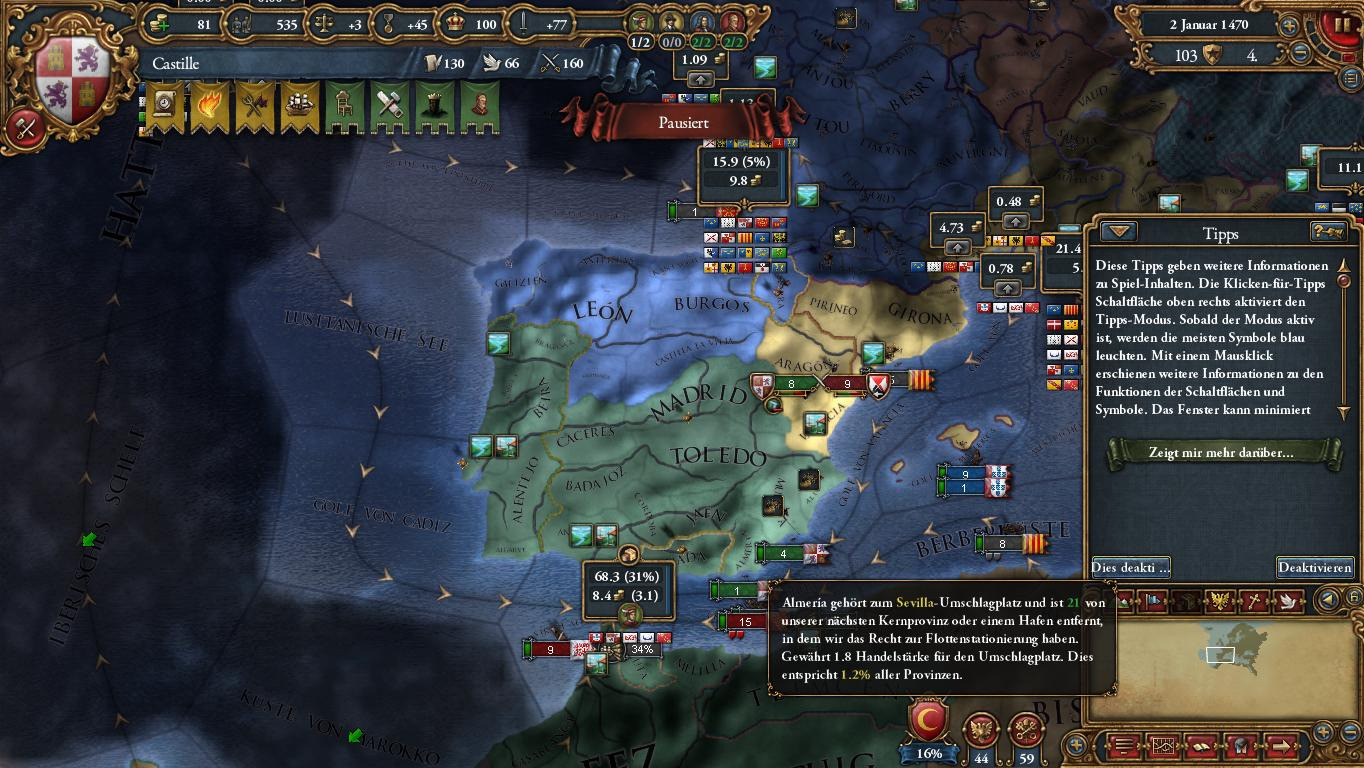
Task: Select the white dove map mode
Action: coord(1290,601)
